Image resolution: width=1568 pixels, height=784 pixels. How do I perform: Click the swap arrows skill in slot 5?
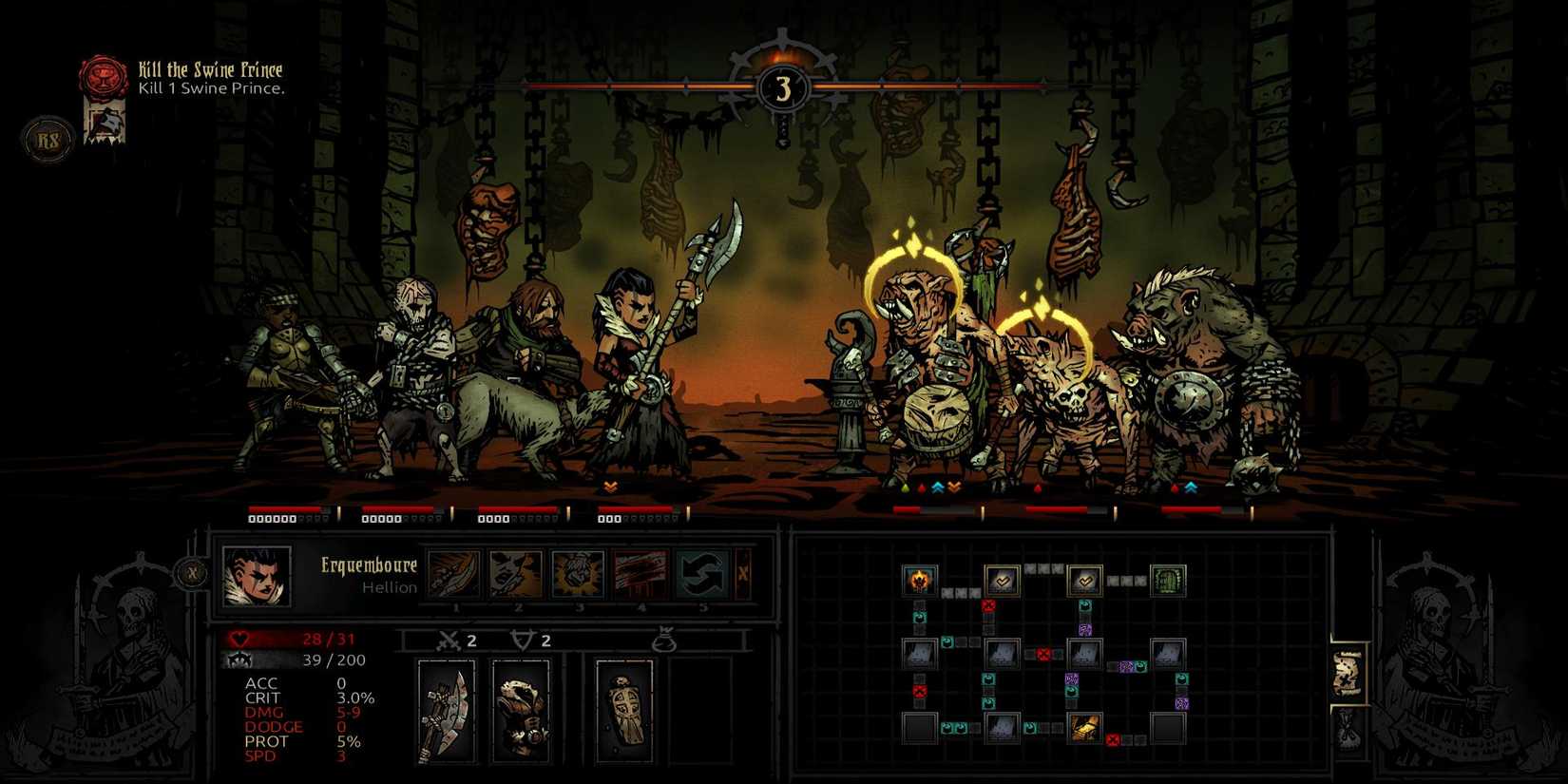702,574
